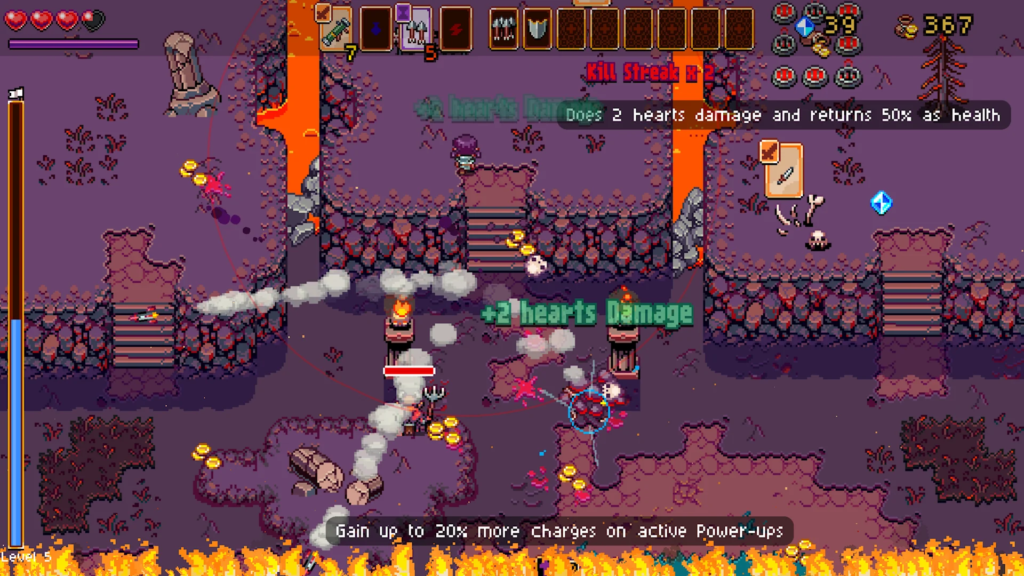
Task: Choose the dark blue potion card
Action: tap(375, 28)
